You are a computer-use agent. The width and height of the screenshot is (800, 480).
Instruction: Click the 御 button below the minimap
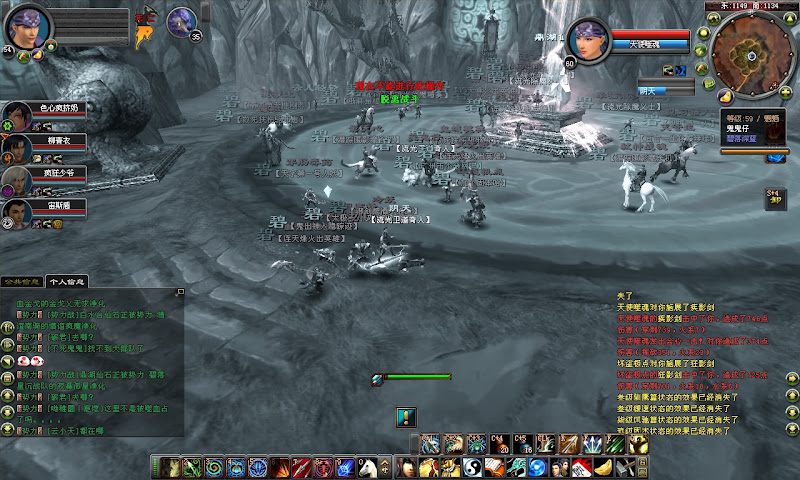[774, 198]
